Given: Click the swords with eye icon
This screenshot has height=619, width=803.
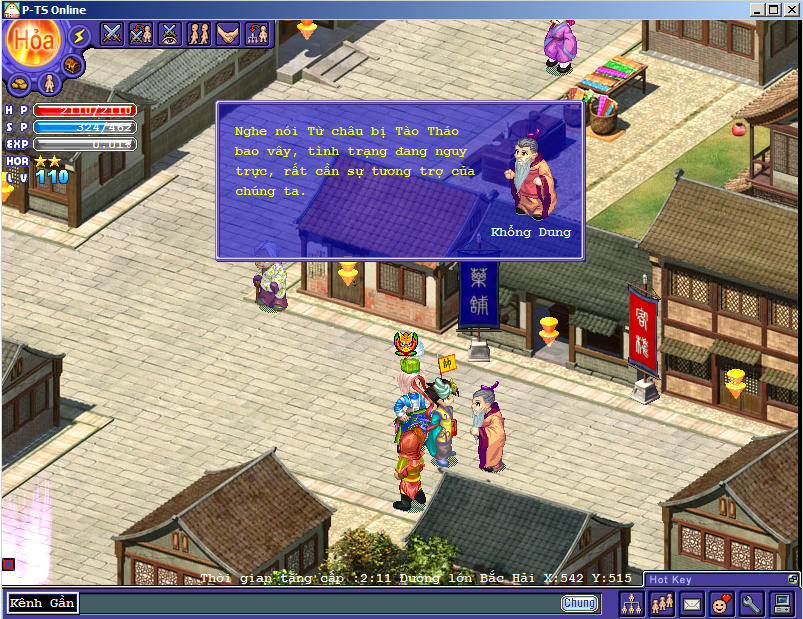Looking at the screenshot, I should point(170,34).
